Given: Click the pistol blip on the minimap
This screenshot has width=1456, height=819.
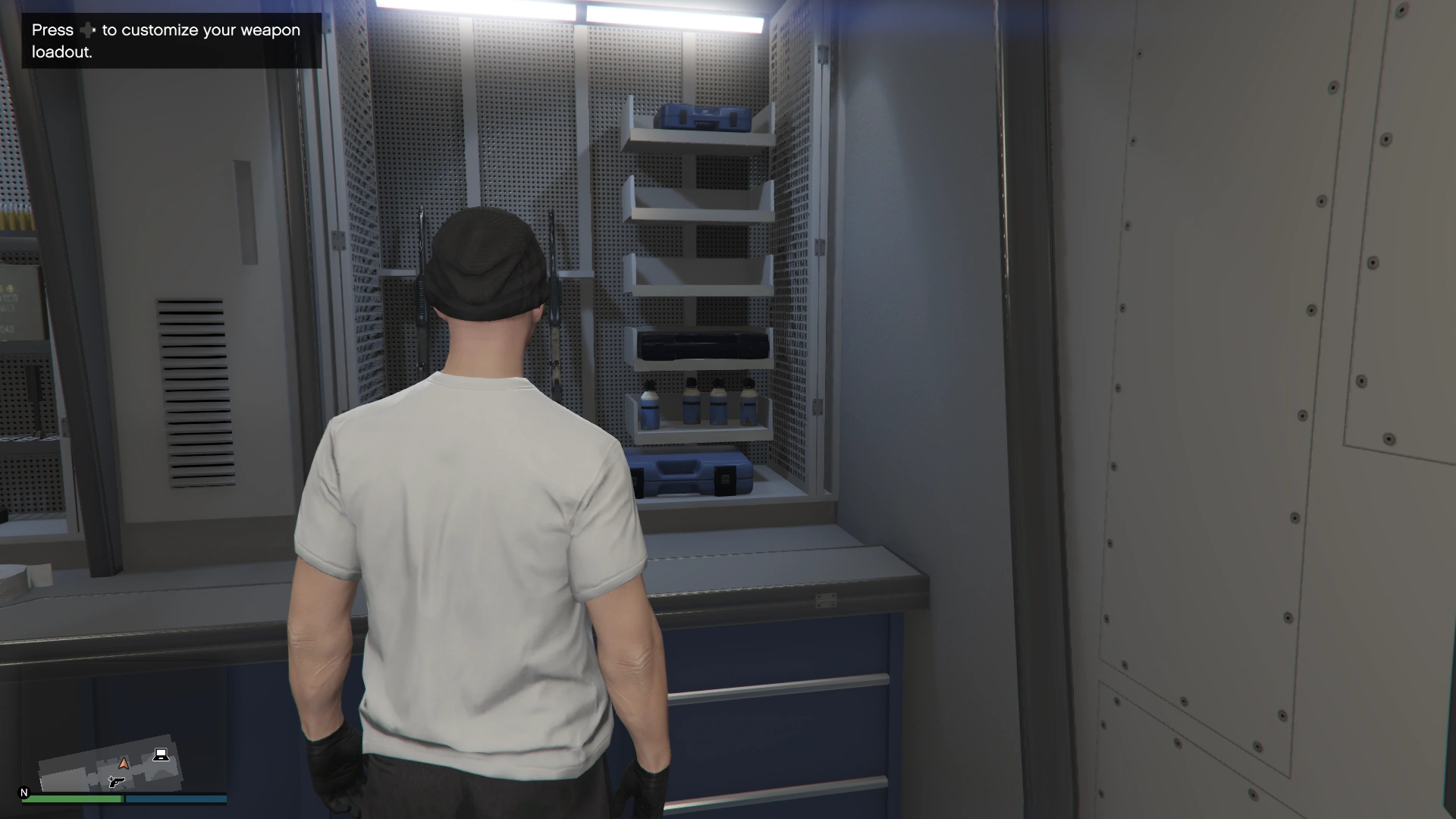Looking at the screenshot, I should point(116,781).
